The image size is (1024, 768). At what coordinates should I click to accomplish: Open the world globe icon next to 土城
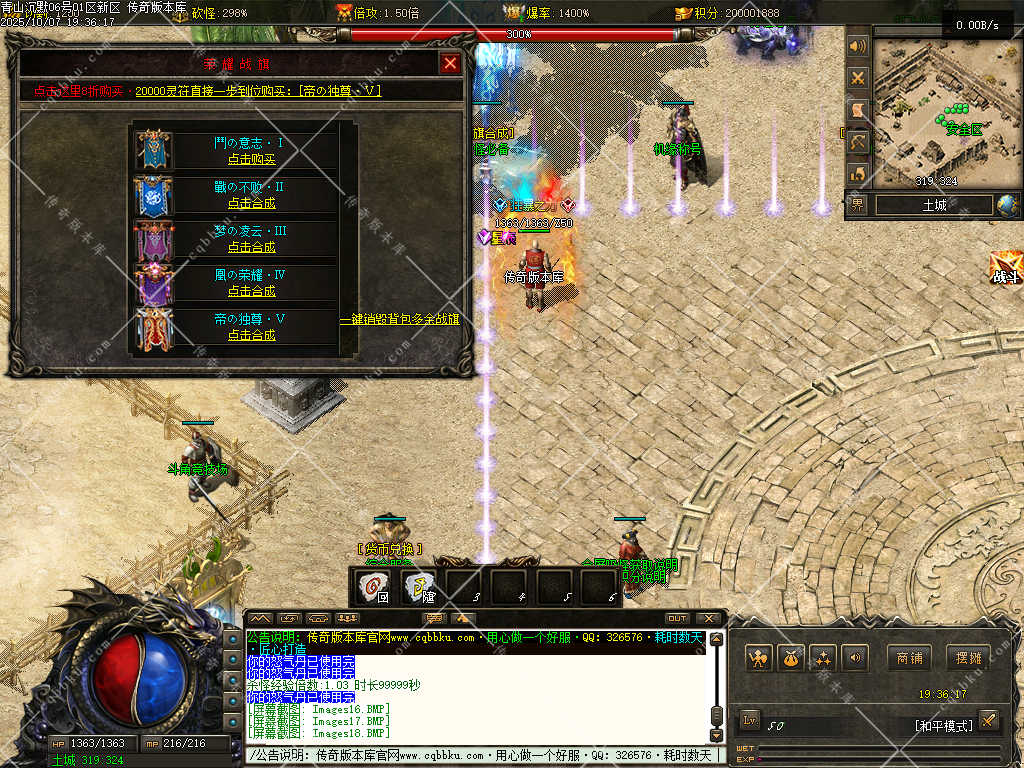(1008, 205)
